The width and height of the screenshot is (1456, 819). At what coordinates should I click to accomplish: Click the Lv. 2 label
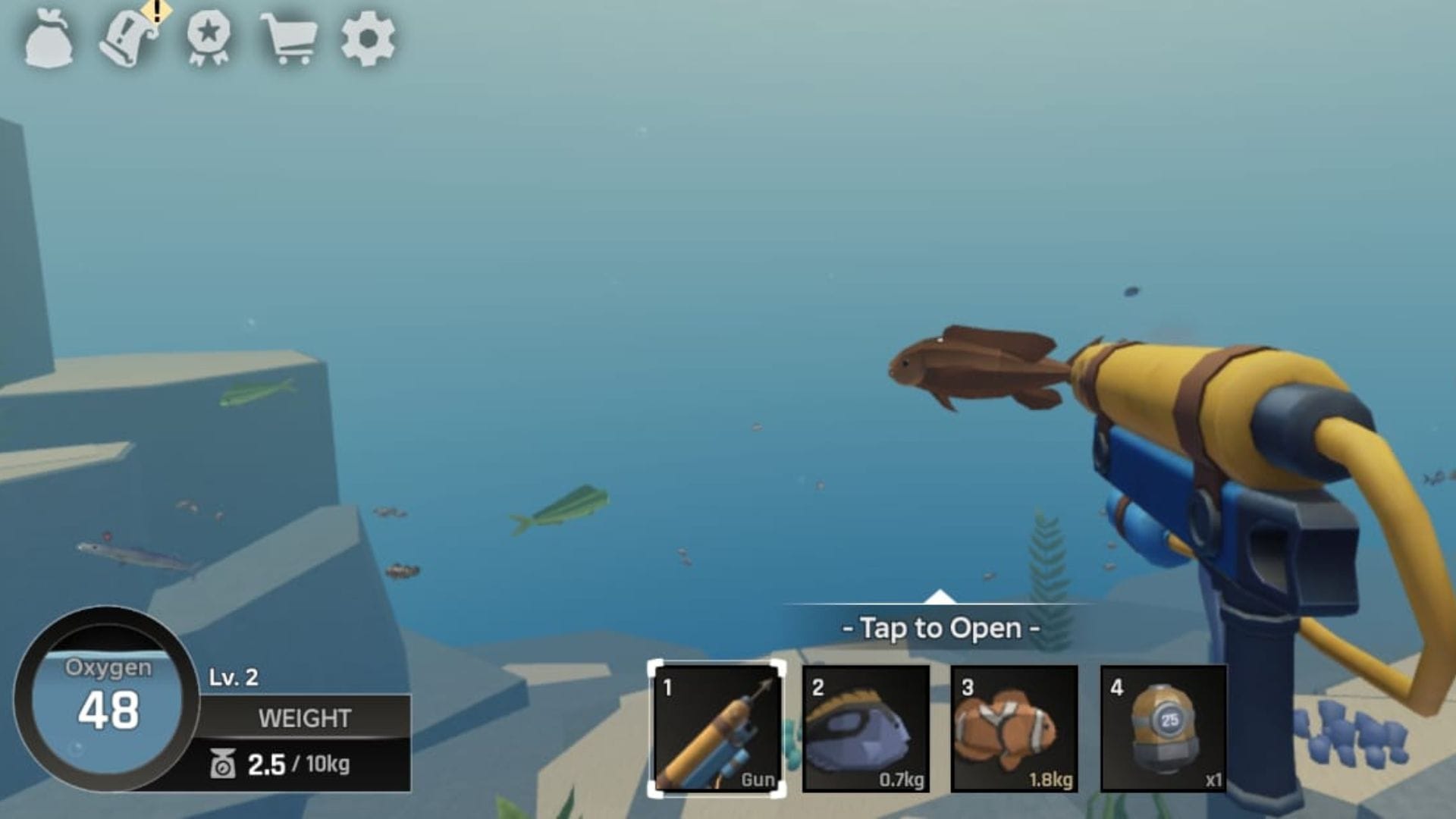233,676
